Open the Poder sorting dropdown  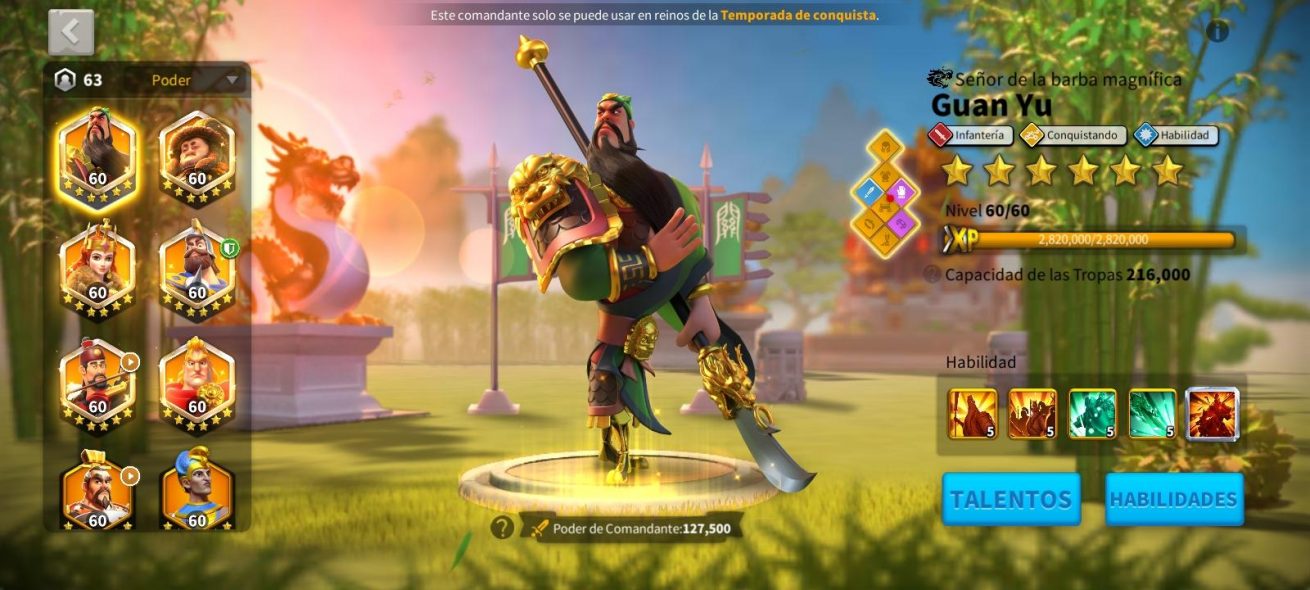(195, 80)
